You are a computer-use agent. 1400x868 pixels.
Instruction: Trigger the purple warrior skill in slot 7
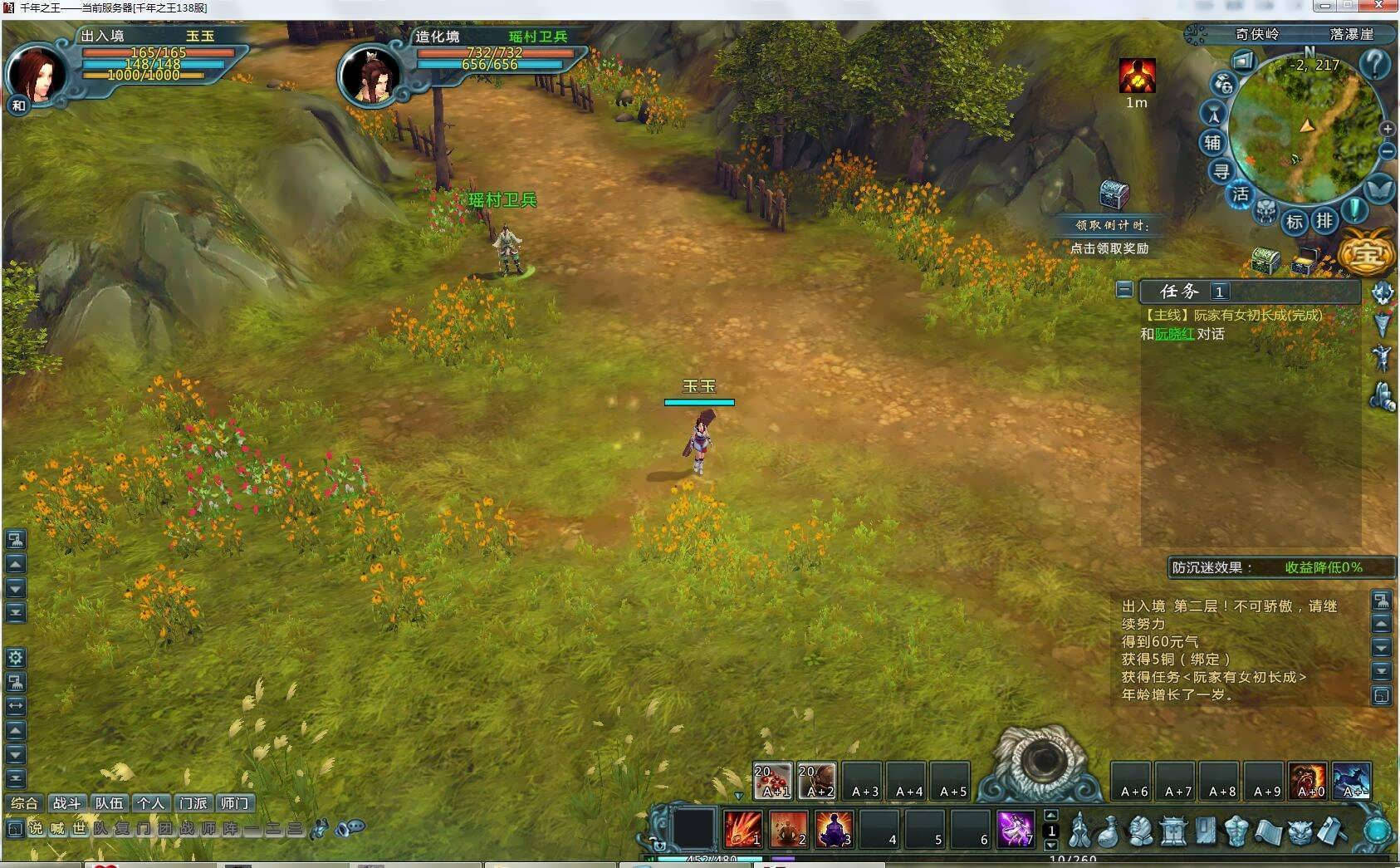click(x=1015, y=828)
